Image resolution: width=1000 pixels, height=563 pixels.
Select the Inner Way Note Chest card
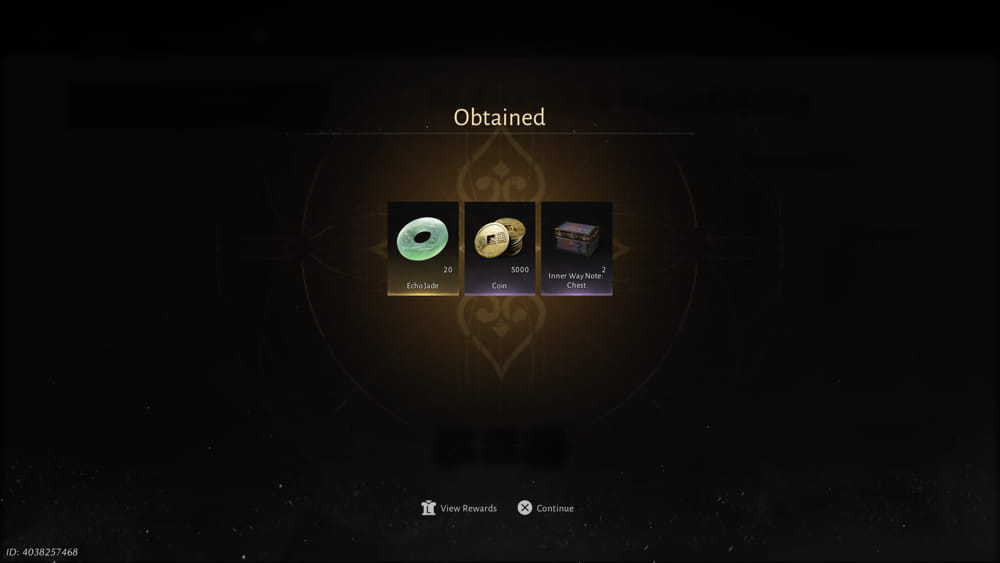[576, 248]
